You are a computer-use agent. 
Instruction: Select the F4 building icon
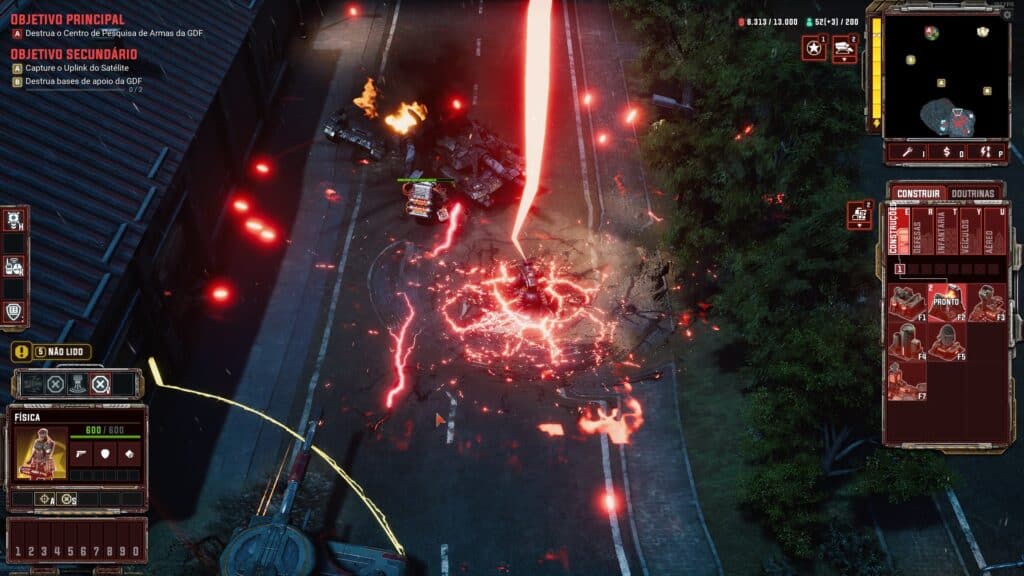907,341
